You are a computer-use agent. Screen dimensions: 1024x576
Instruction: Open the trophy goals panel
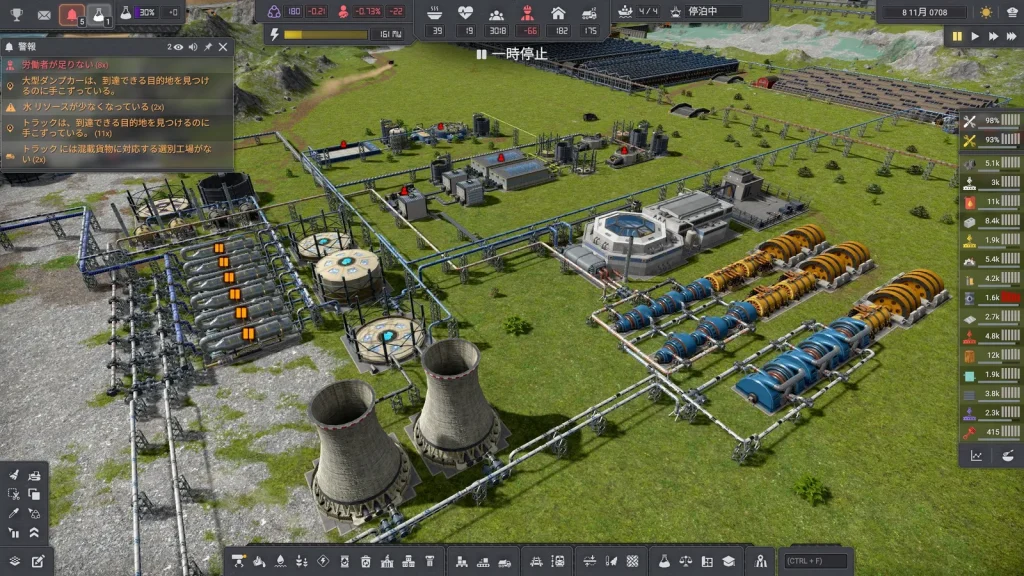pos(16,14)
